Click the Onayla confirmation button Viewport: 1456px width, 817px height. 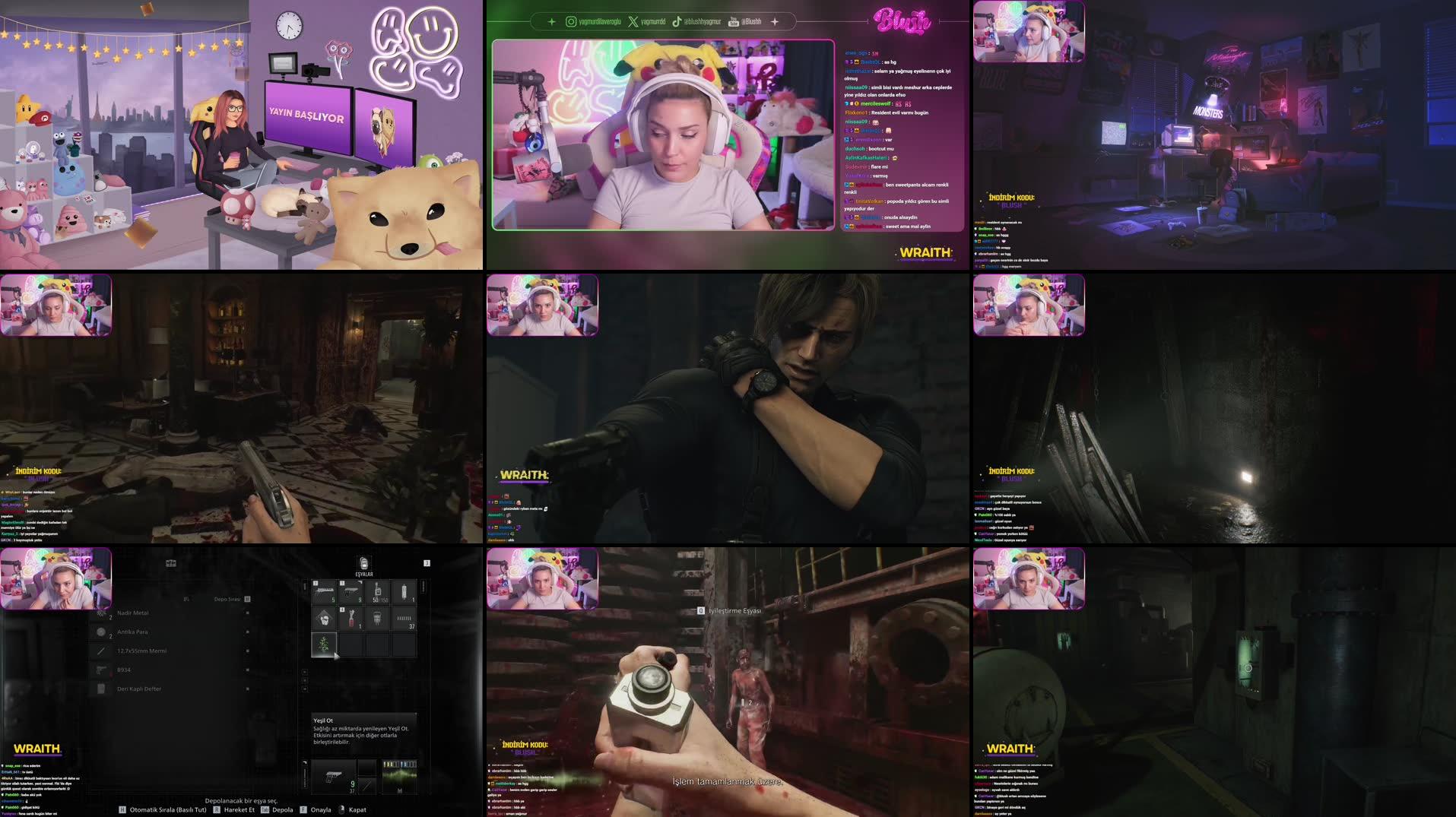click(321, 809)
